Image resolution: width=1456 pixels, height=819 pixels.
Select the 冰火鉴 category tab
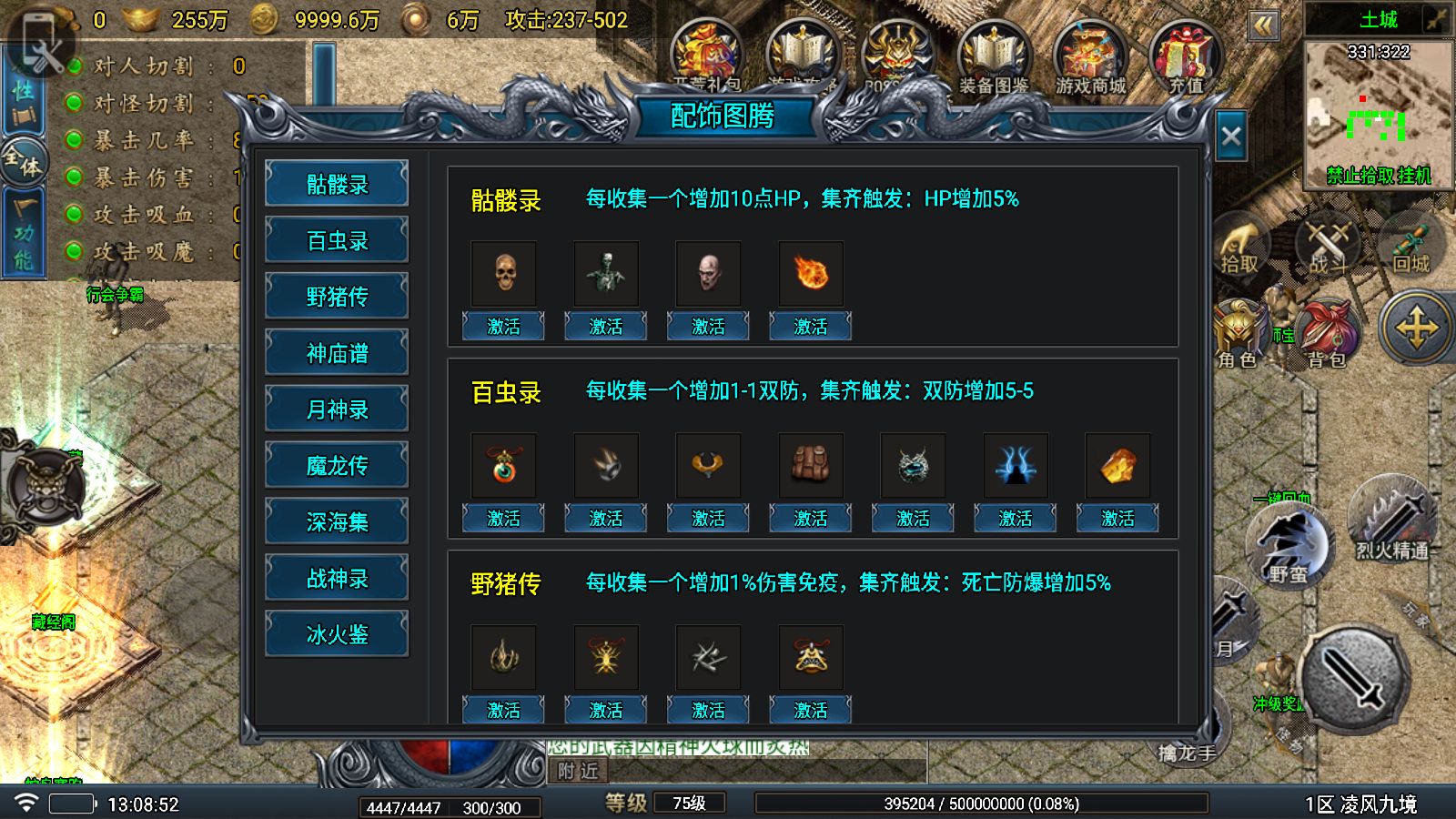337,633
